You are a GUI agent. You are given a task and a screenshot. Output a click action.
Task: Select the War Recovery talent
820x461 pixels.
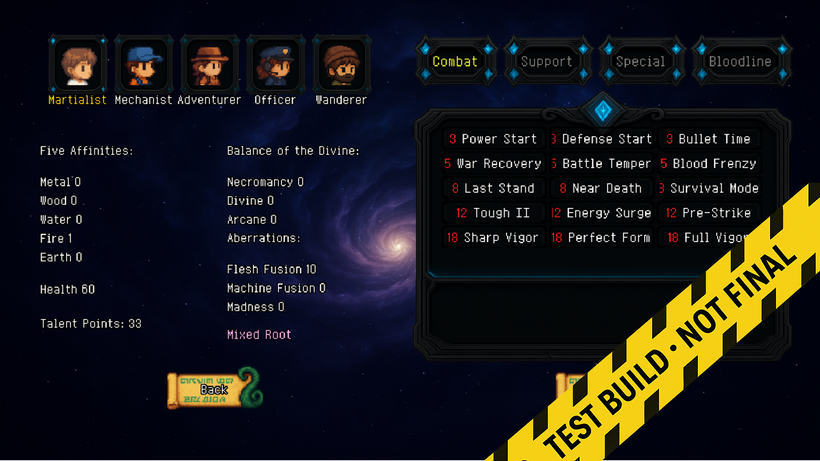[x=493, y=163]
